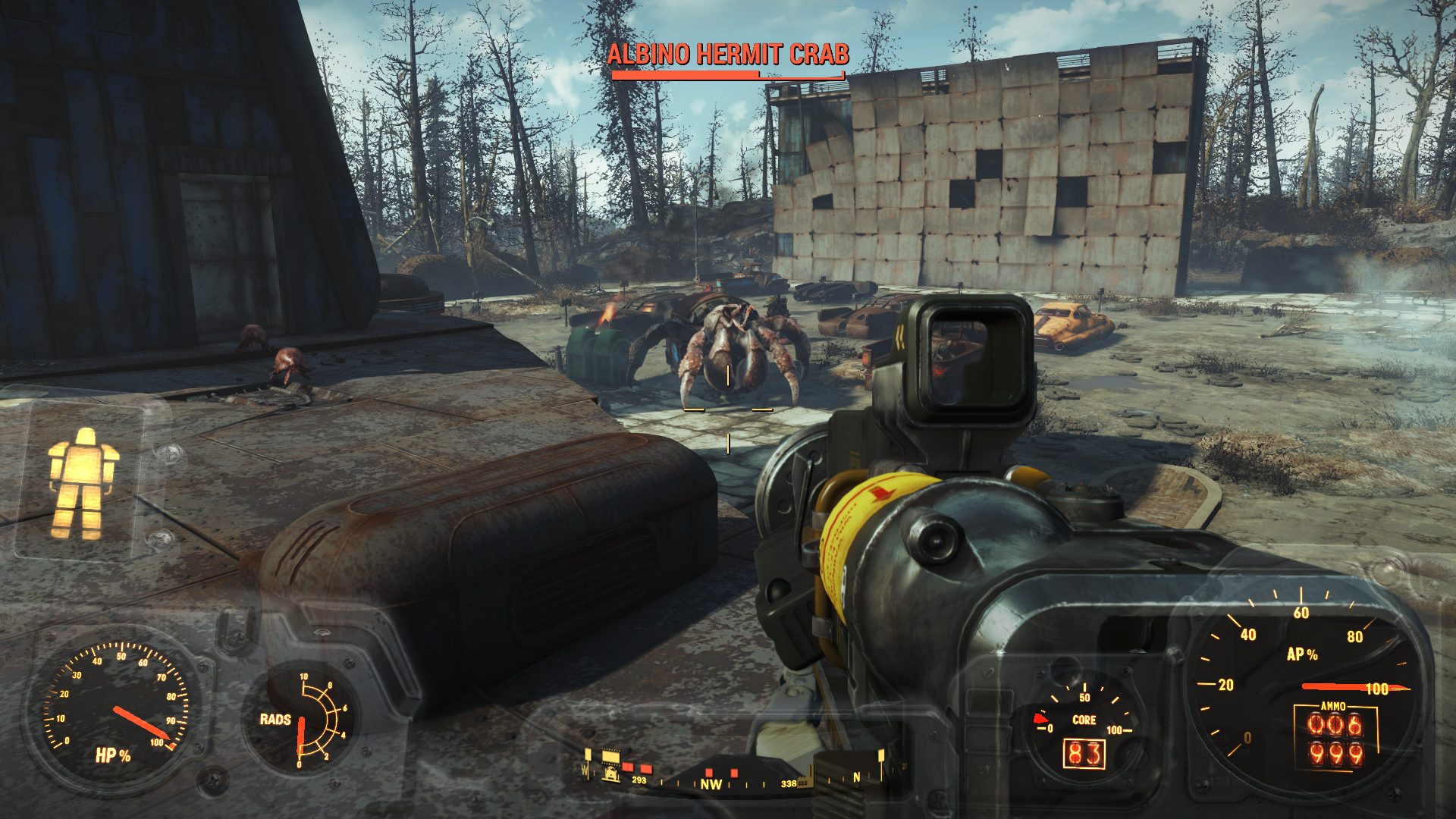Click the power armor condition figure icon

click(x=82, y=484)
